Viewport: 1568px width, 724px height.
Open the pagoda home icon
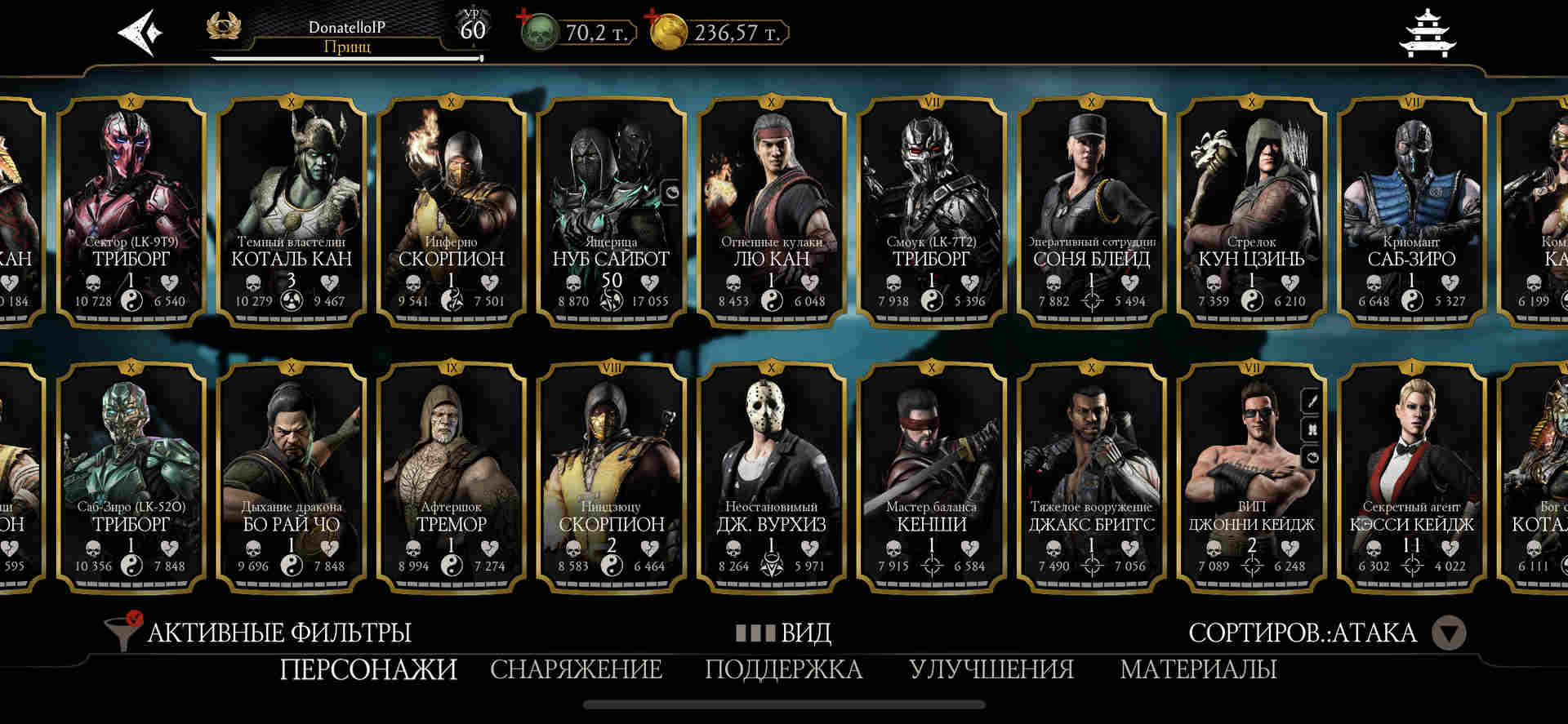[x=1428, y=34]
